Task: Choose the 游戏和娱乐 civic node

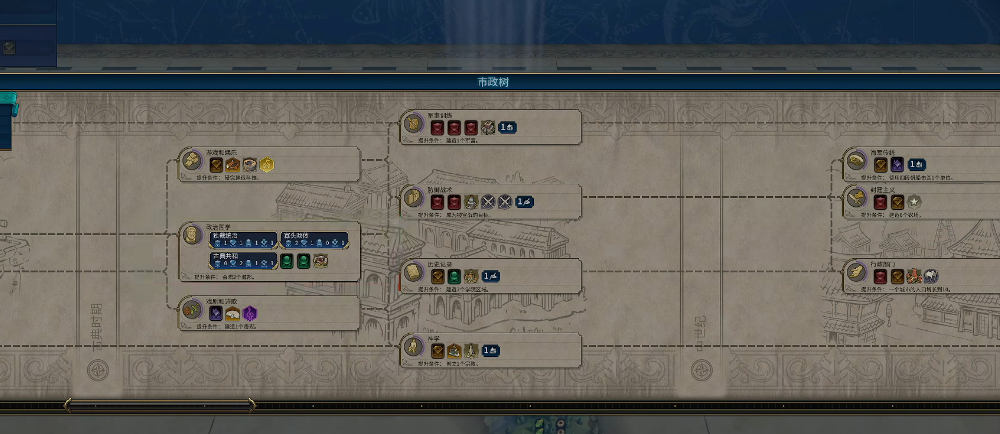Action: 192,159
